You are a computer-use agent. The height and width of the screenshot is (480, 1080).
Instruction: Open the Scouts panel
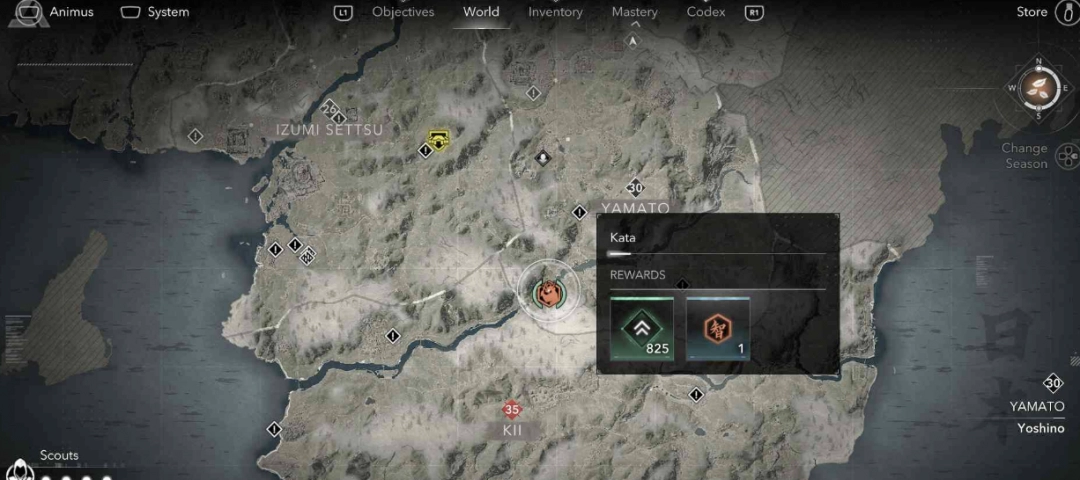point(58,456)
